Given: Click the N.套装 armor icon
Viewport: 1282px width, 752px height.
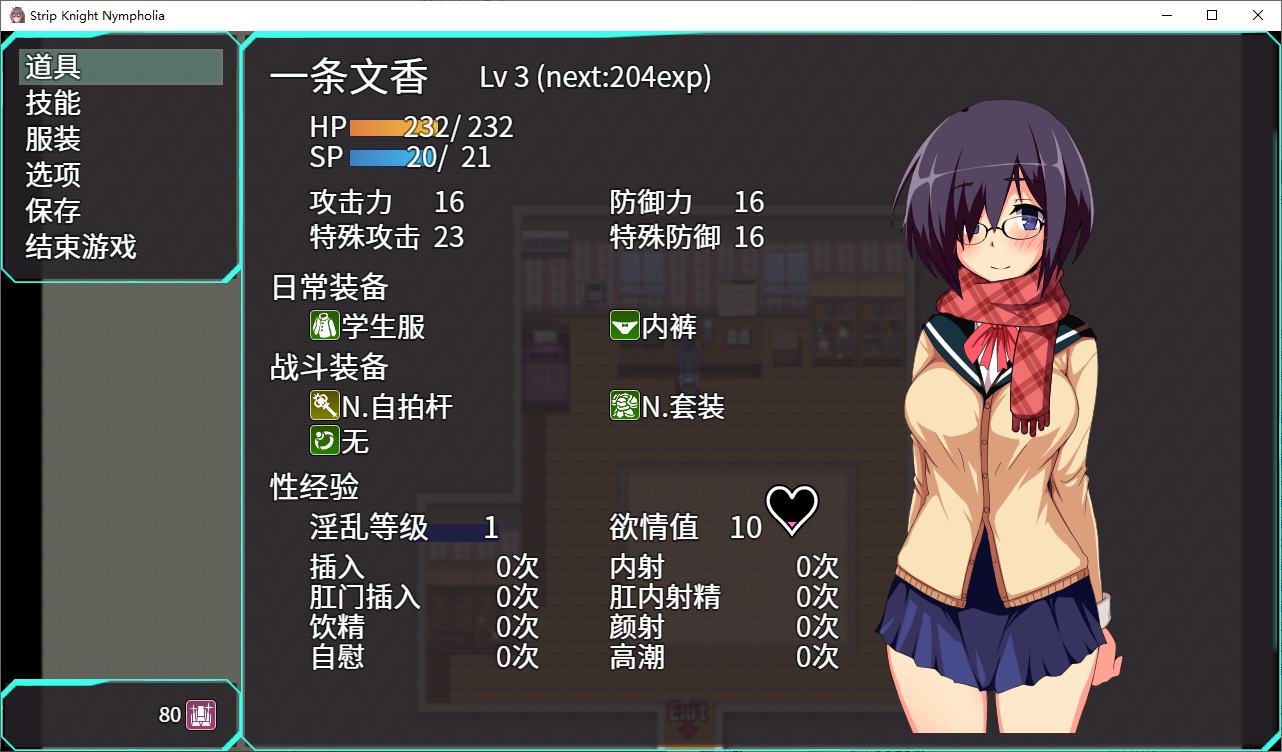Looking at the screenshot, I should click(623, 405).
